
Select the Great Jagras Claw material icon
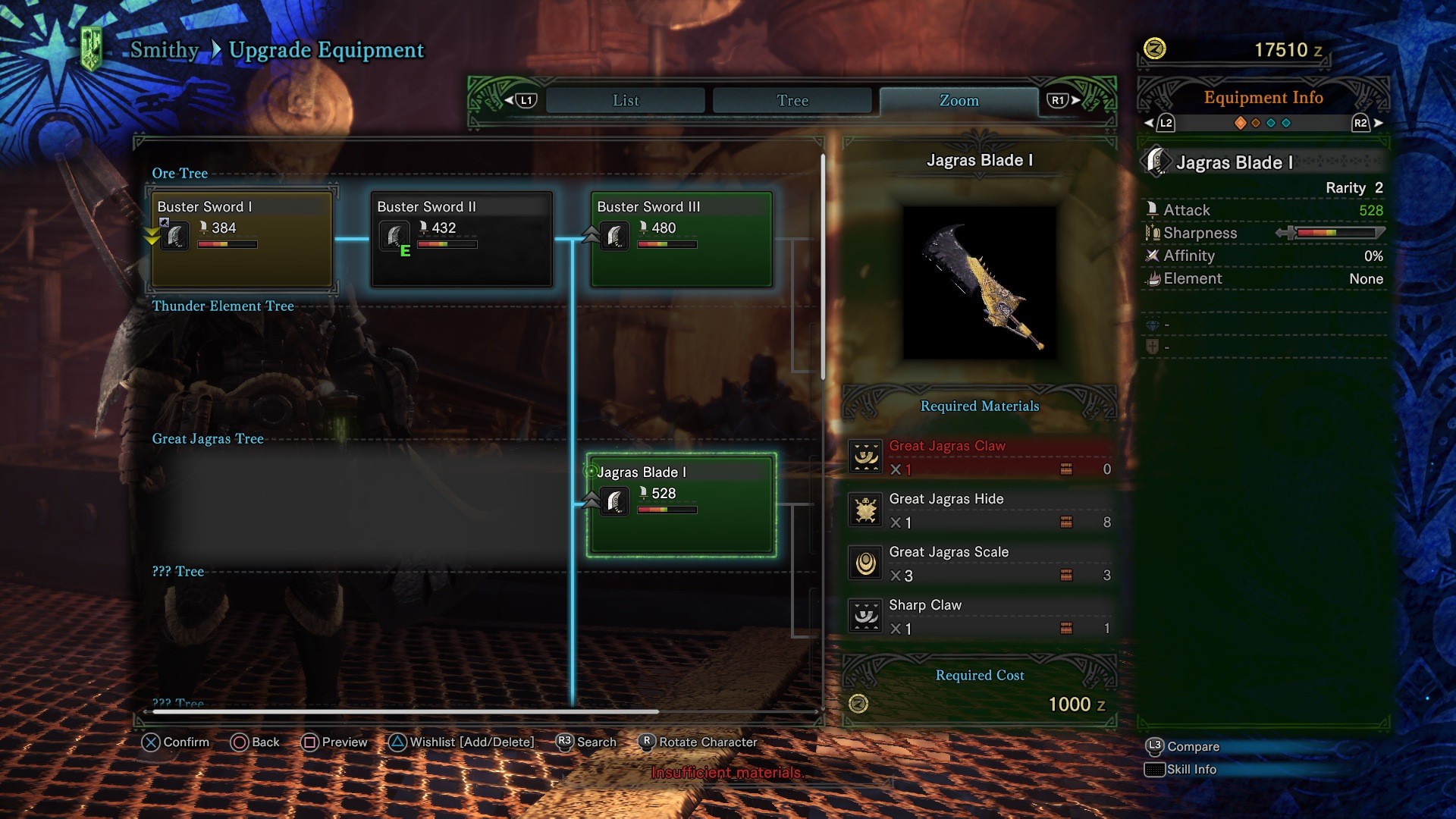(x=867, y=457)
